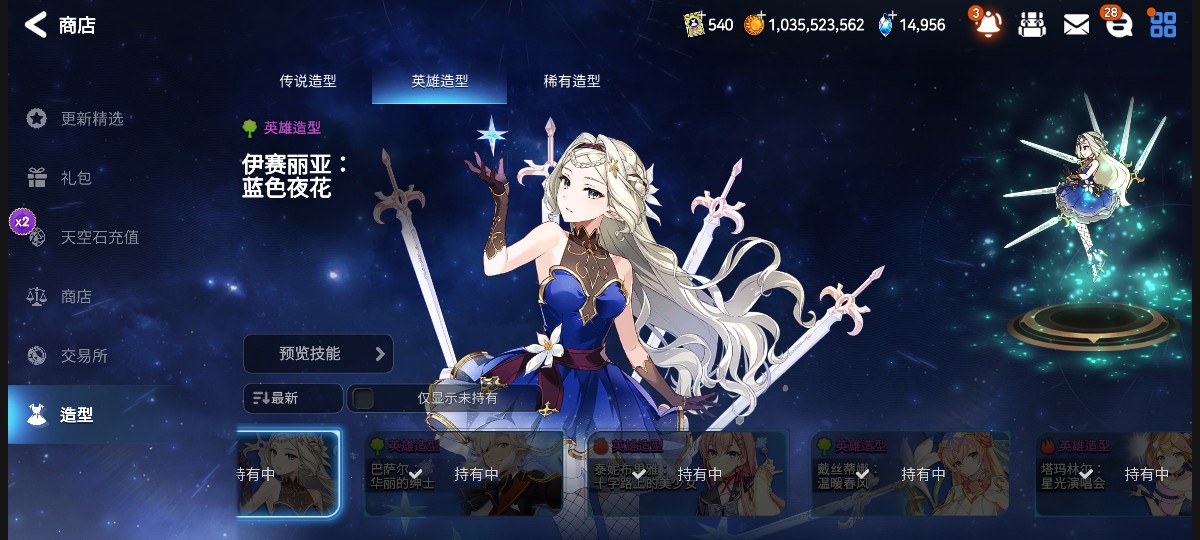Select the 造型 sidebar category
Screen dimensions: 1200x540
click(76, 414)
